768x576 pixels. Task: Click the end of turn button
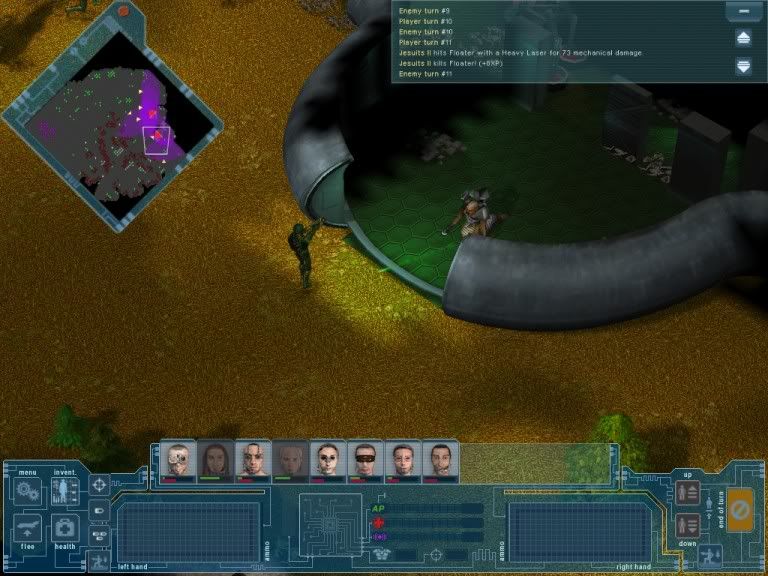740,509
